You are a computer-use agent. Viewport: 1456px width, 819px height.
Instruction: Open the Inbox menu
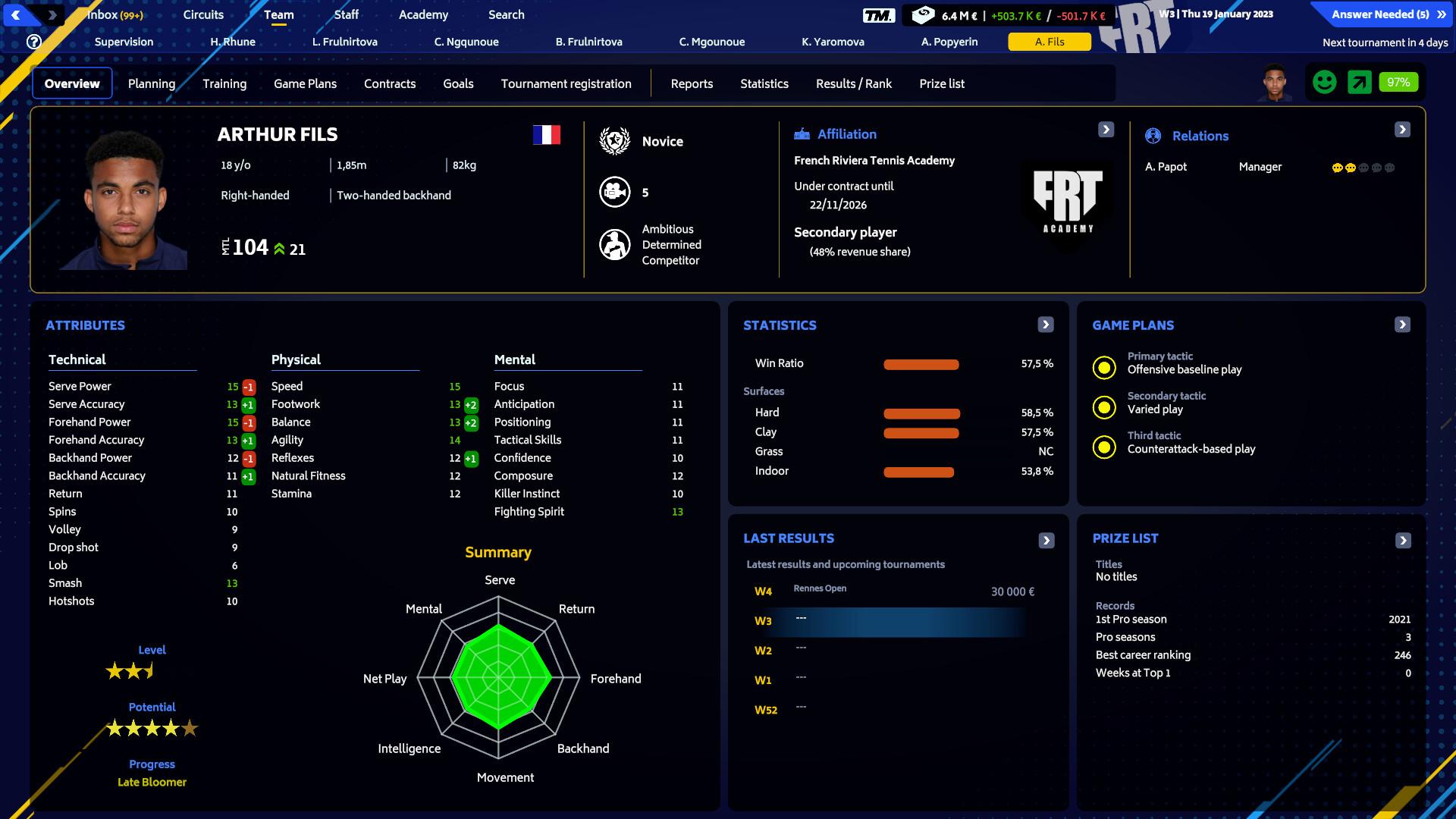[x=115, y=14]
